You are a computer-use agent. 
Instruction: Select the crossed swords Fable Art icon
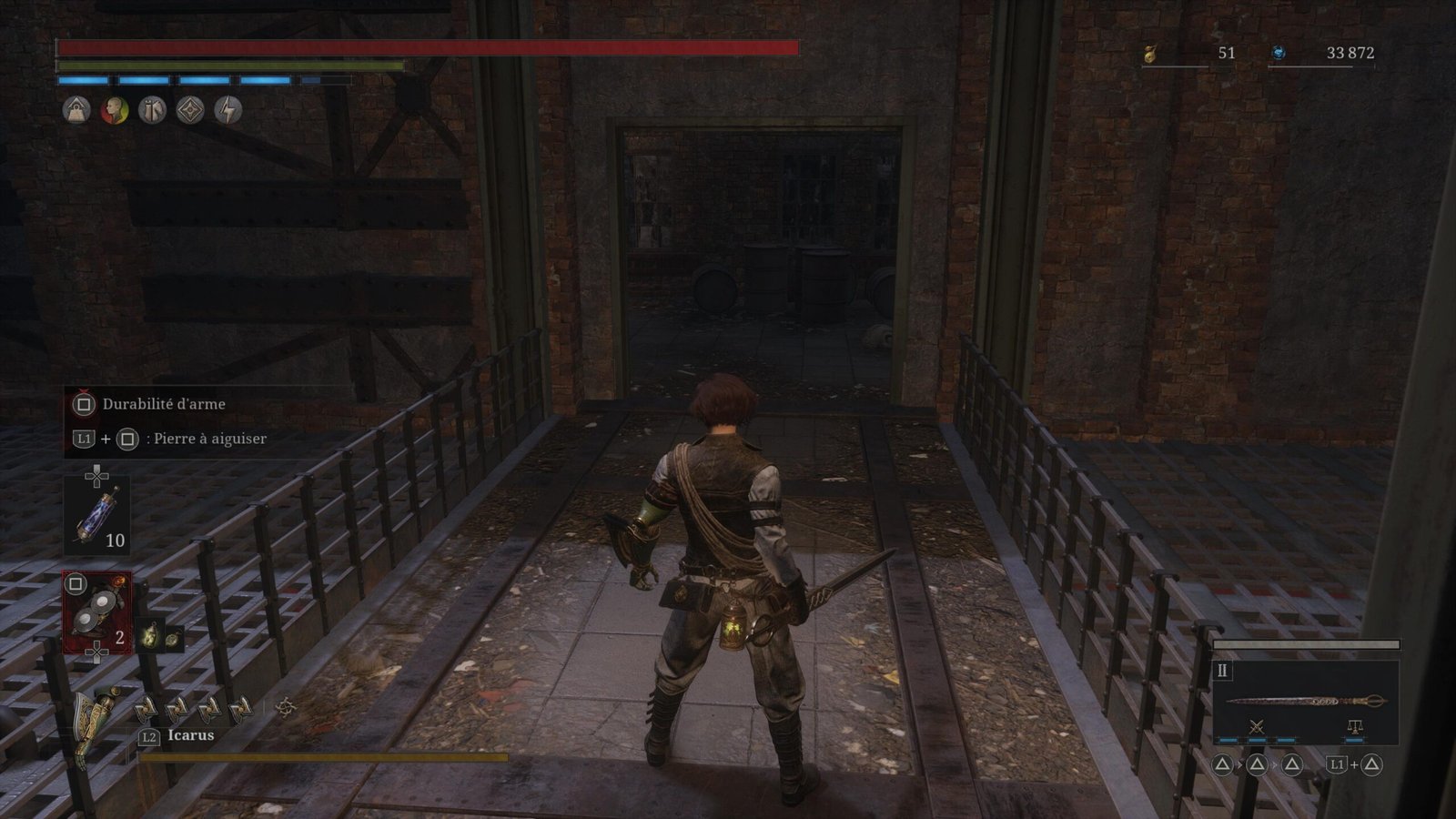tap(1257, 726)
